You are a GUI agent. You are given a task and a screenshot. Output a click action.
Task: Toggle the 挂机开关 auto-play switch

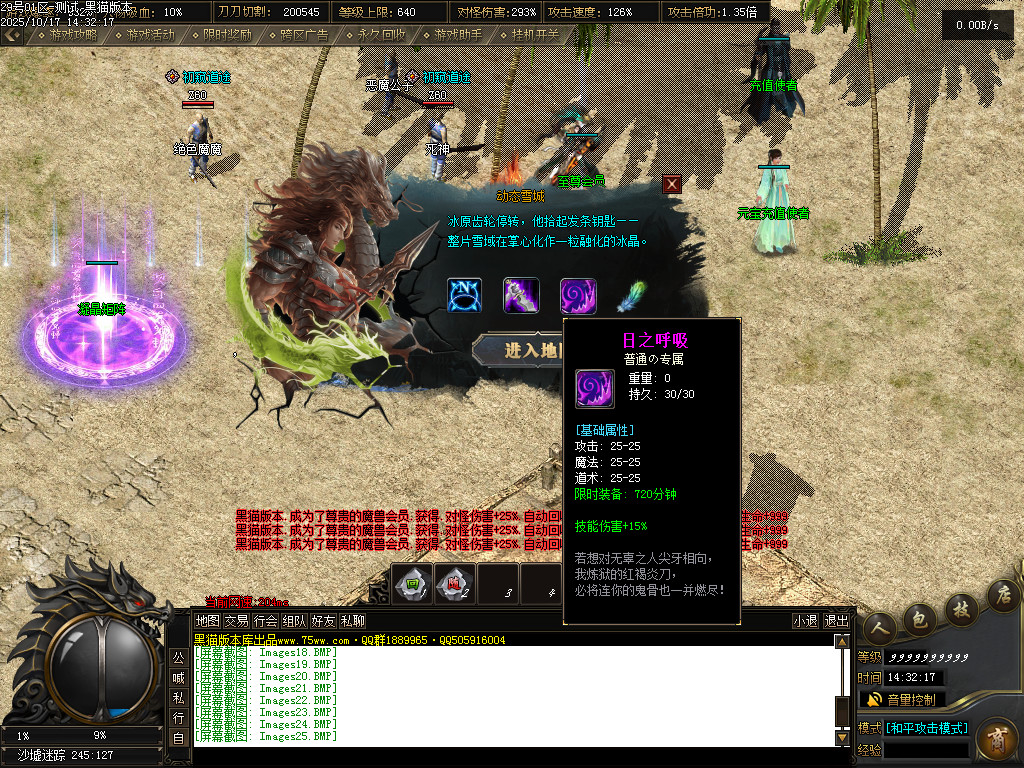pos(534,34)
